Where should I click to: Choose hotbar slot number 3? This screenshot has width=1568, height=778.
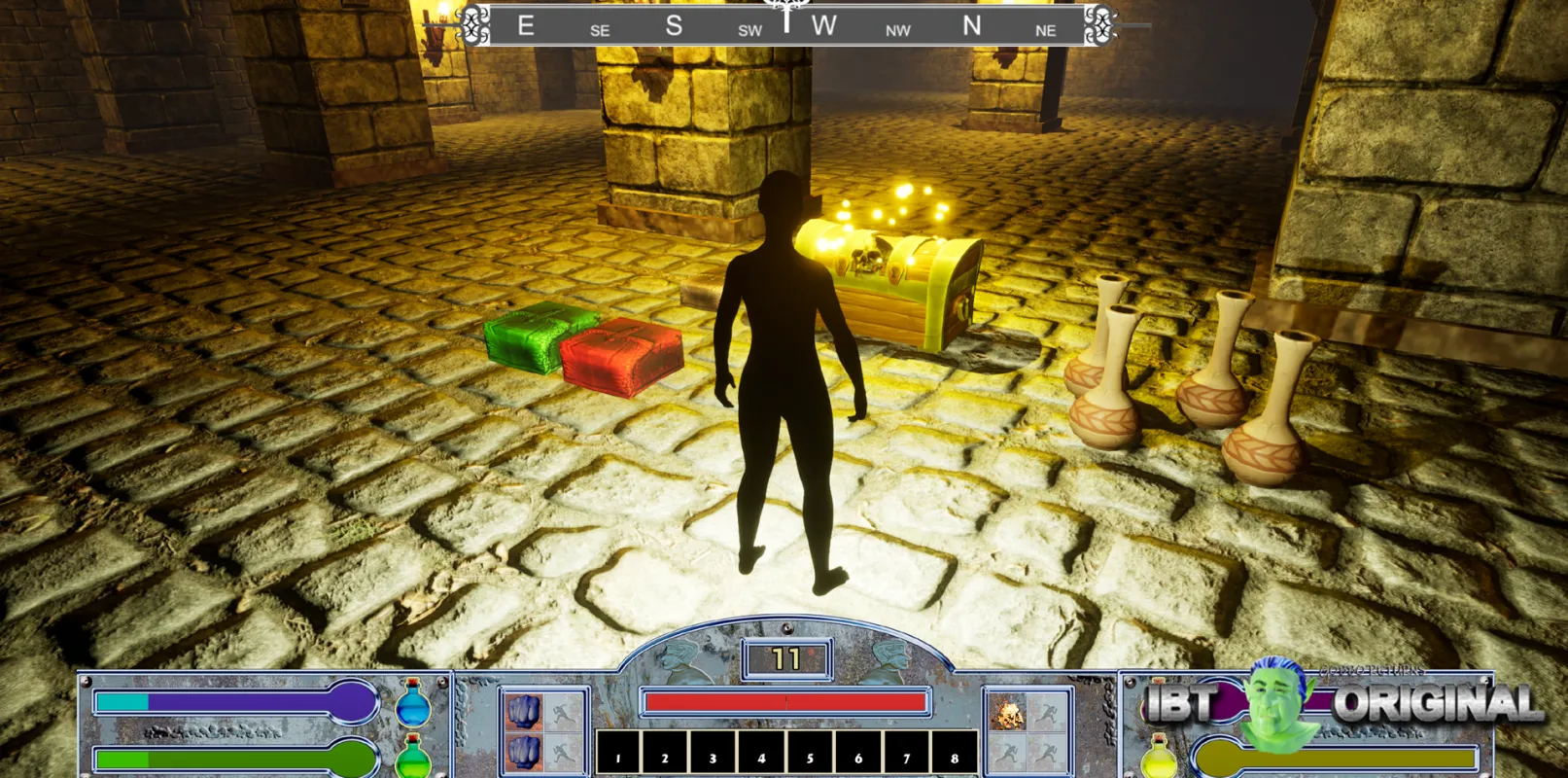pos(713,754)
